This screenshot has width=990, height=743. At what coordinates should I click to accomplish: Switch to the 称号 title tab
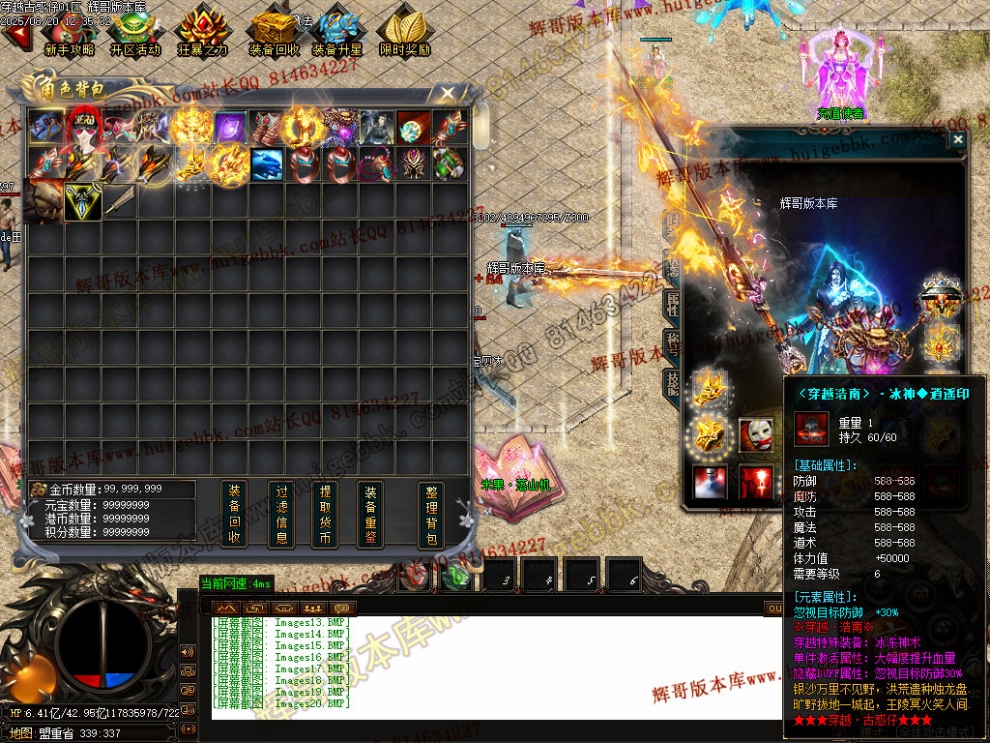coord(672,344)
